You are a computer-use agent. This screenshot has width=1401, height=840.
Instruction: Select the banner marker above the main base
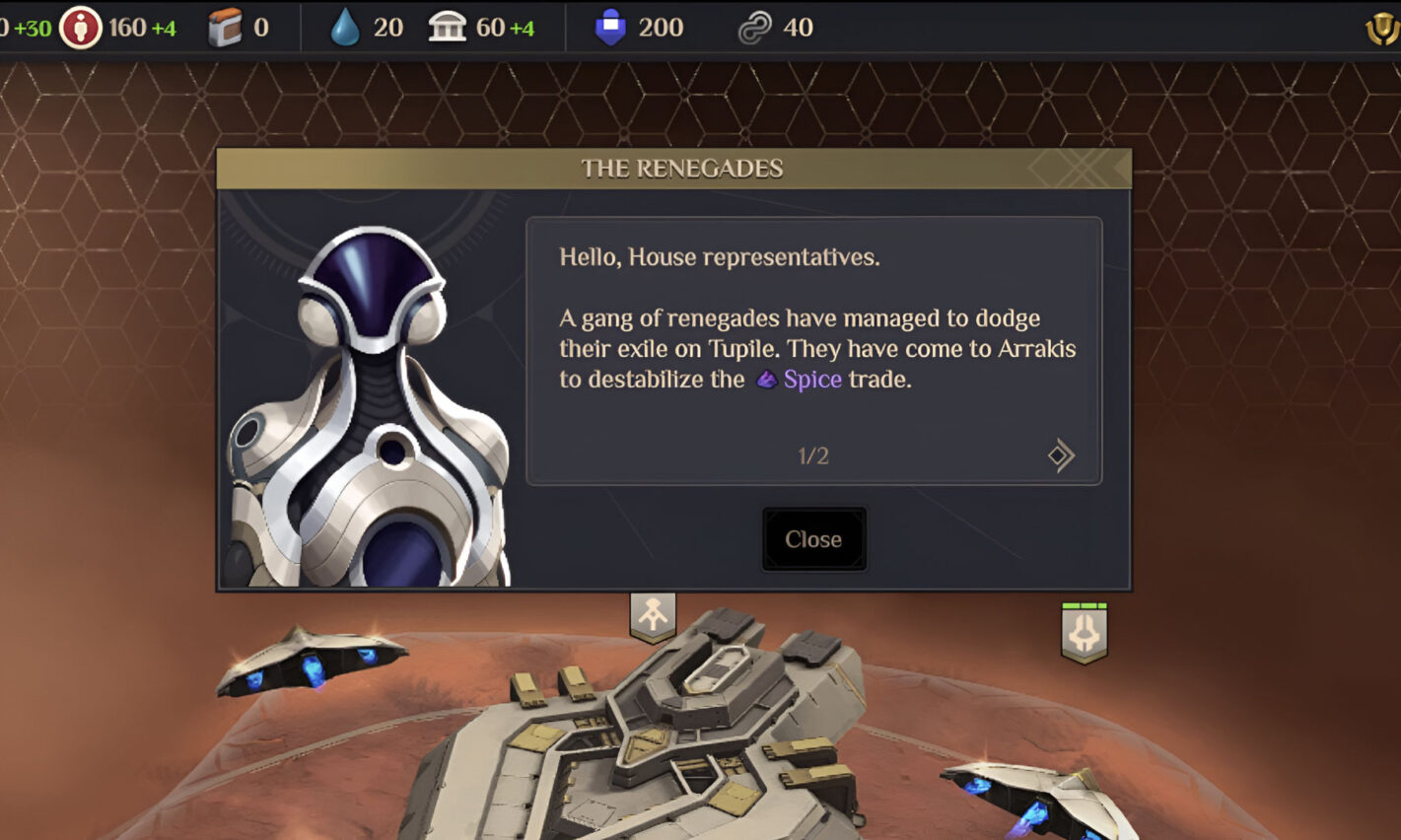tap(653, 616)
